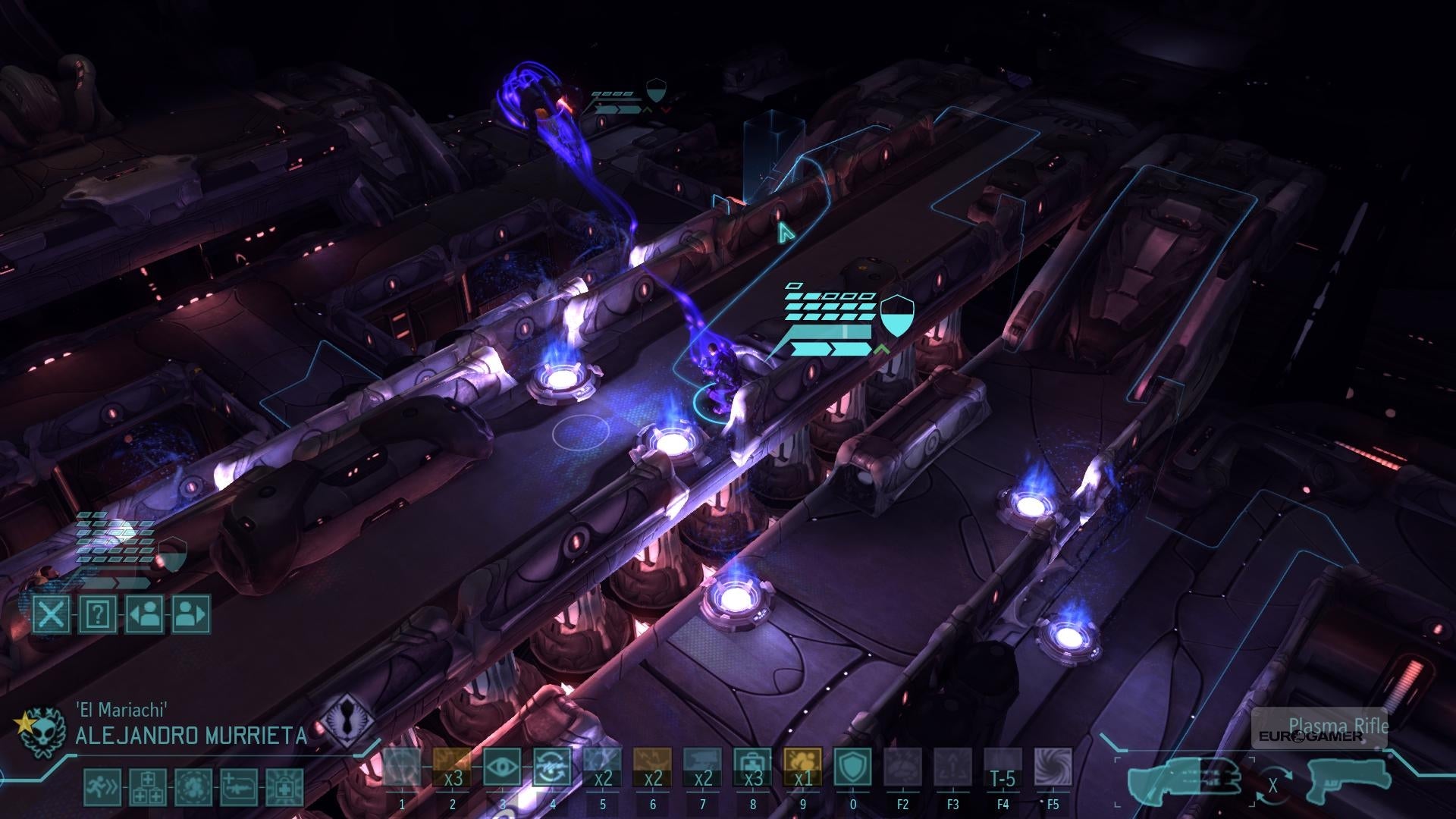1456x819 pixels.
Task: Select the rifle with plus perk icon
Action: coord(239,787)
